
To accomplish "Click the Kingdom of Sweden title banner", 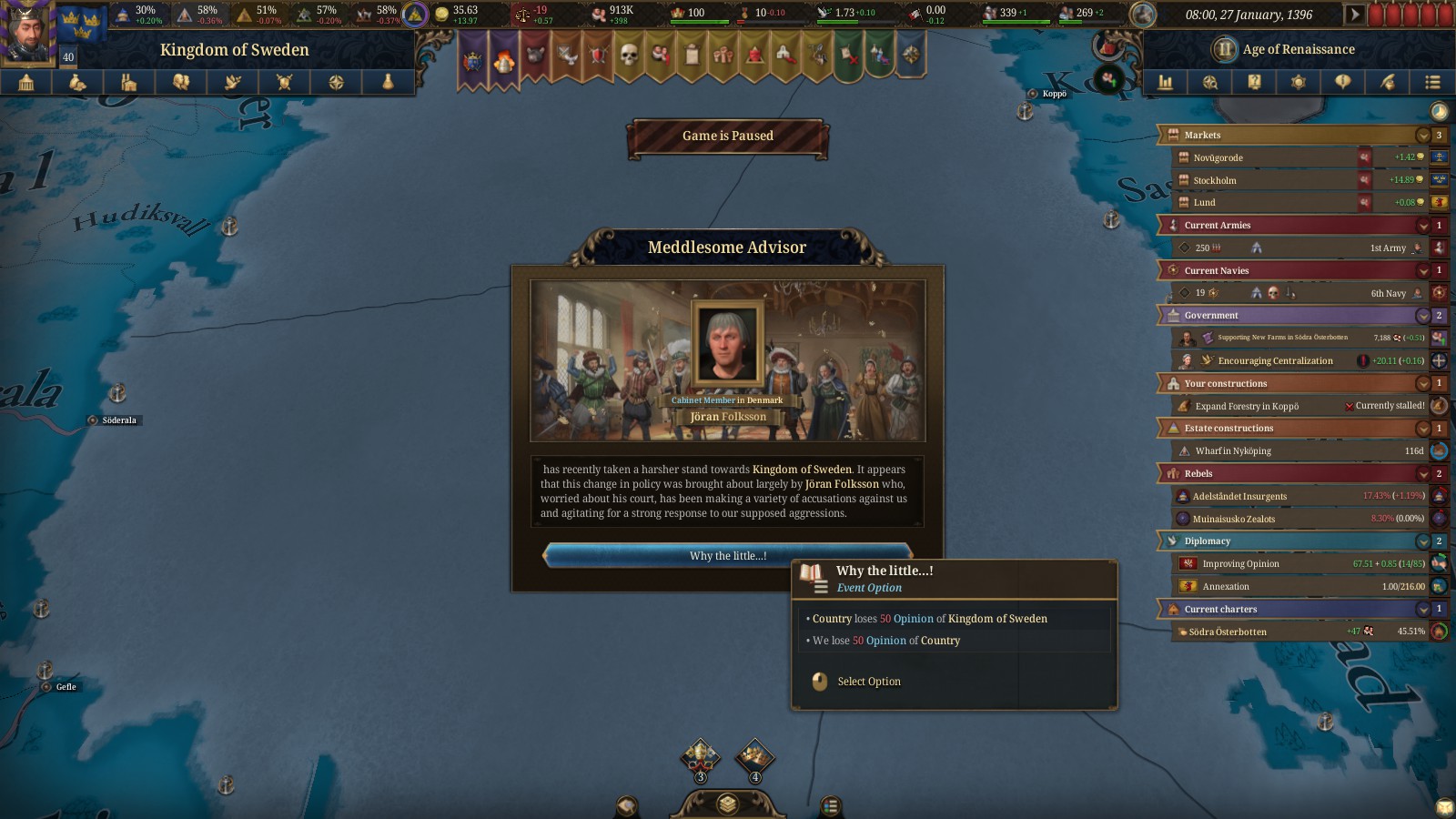I will click(x=235, y=49).
